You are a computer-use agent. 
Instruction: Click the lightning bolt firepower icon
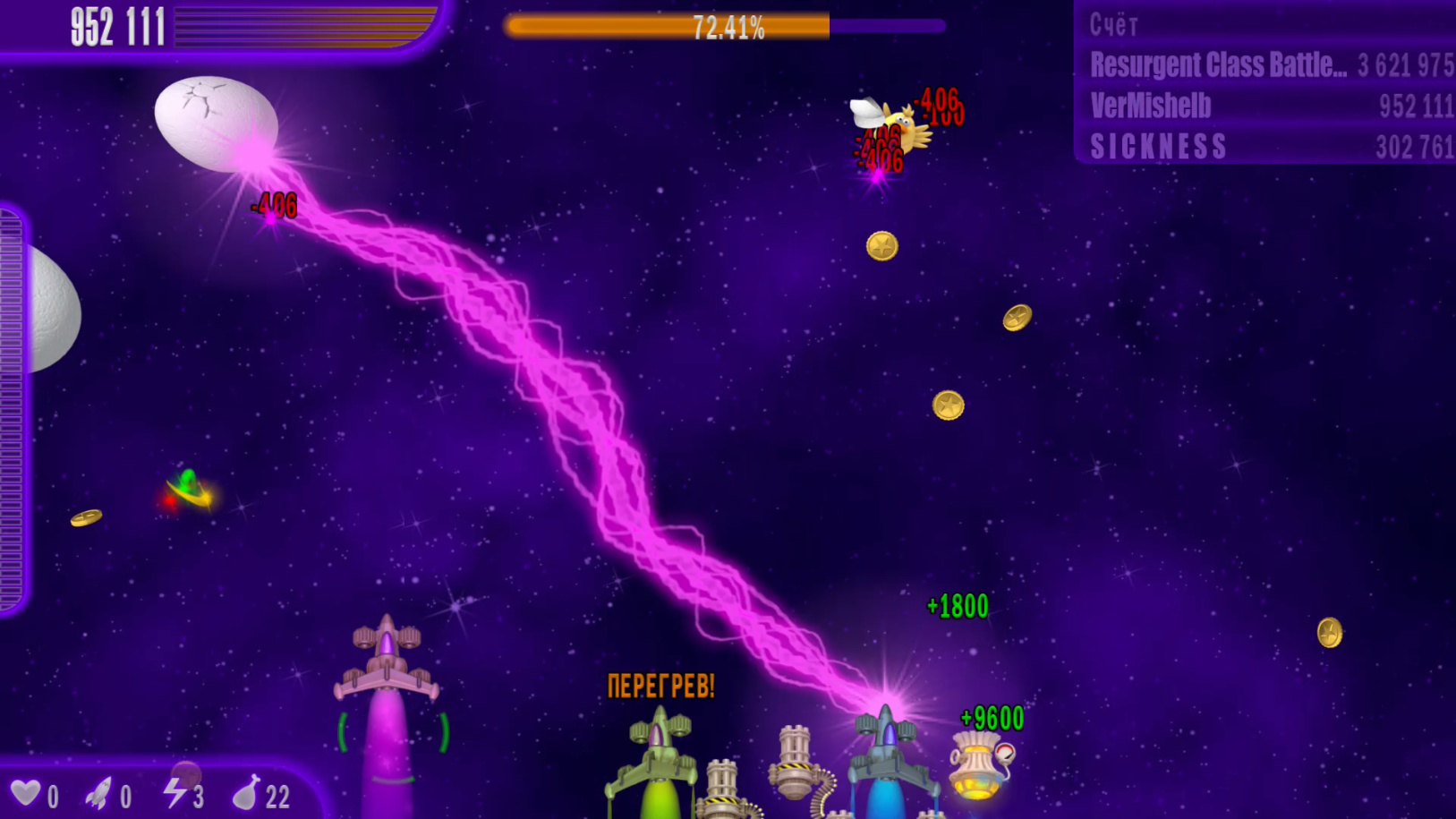[x=174, y=792]
